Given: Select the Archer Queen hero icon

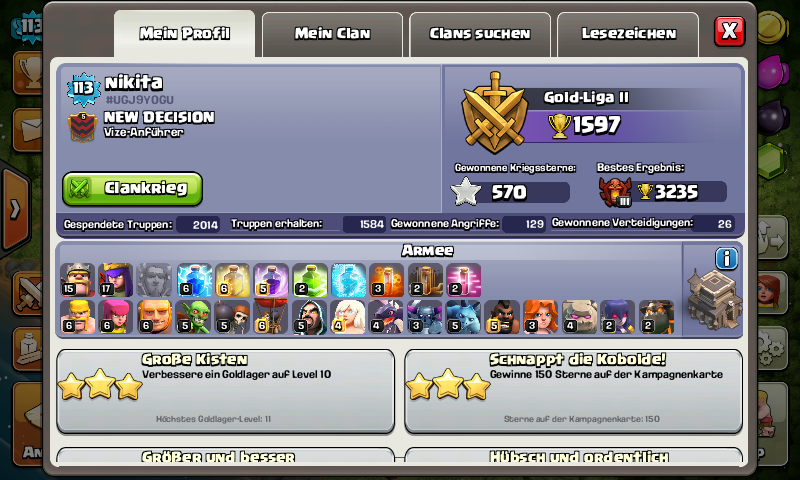Looking at the screenshot, I should tap(115, 280).
